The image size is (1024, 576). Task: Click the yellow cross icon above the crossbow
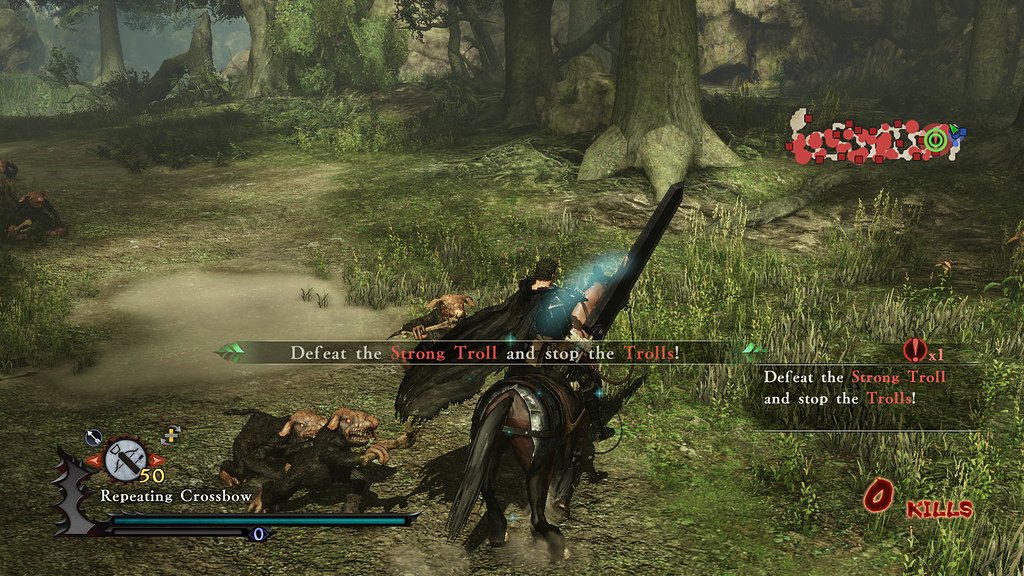[x=171, y=434]
